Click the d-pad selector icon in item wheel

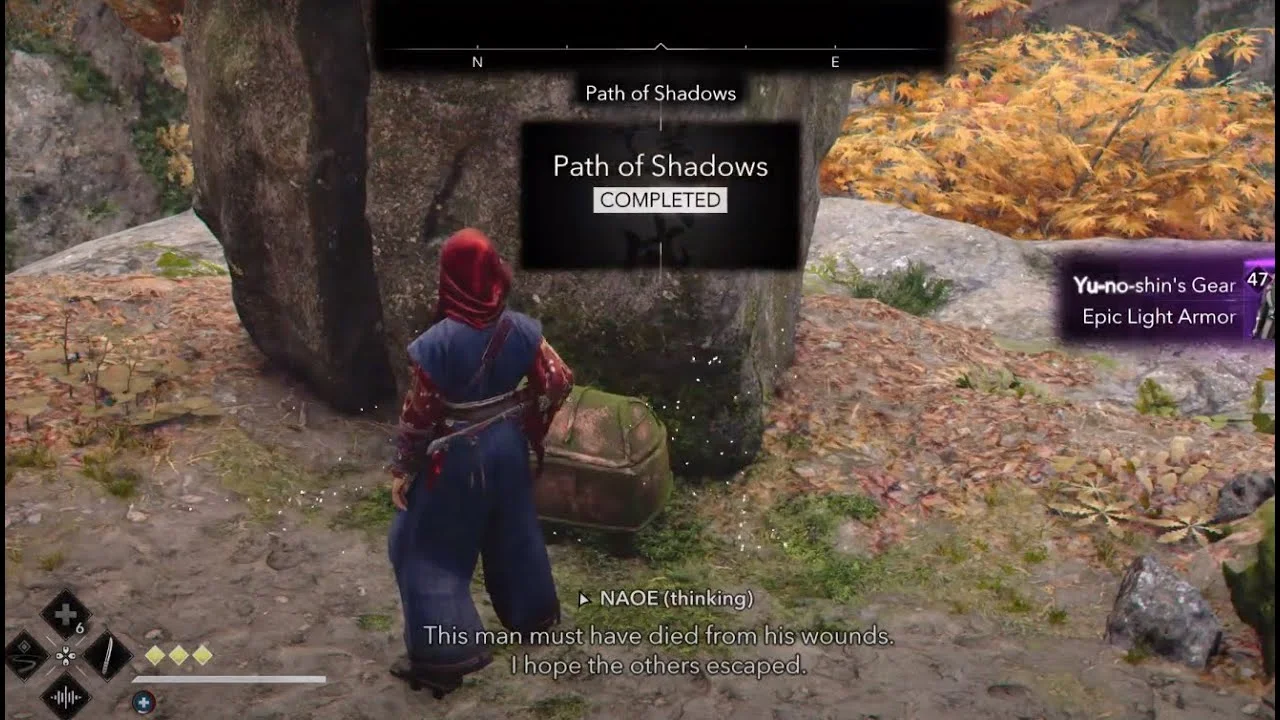click(66, 656)
